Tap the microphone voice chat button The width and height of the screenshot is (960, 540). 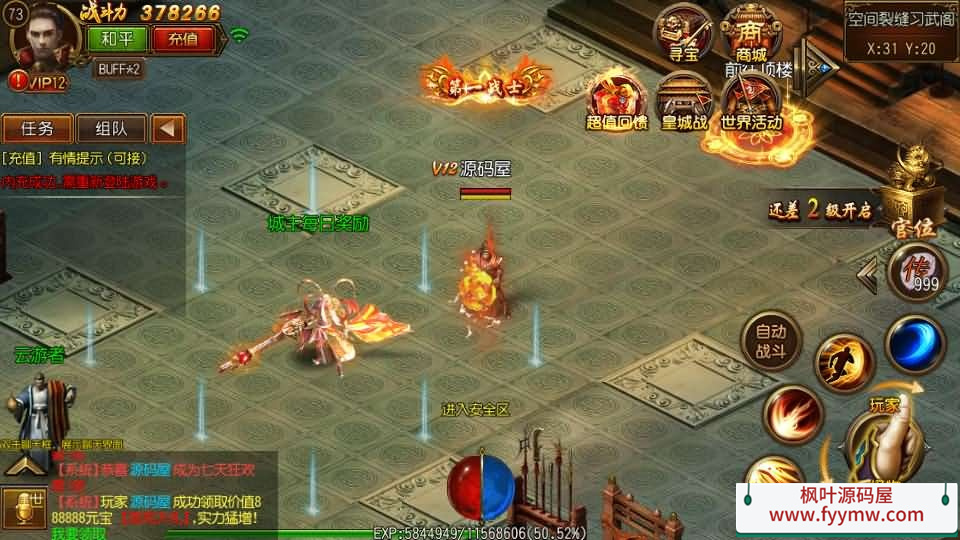click(24, 508)
